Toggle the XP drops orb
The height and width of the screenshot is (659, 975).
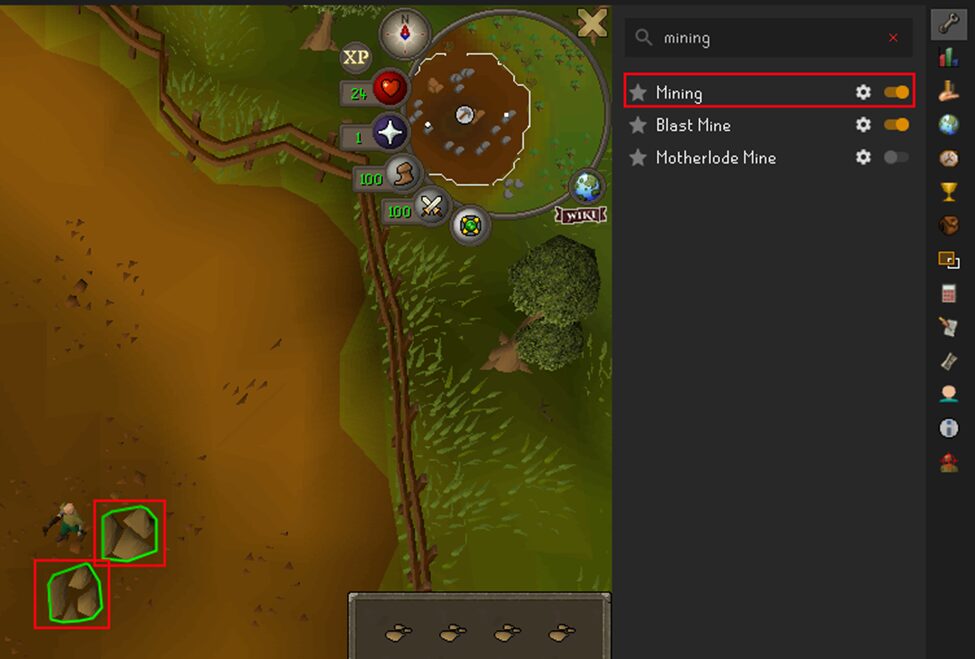[x=356, y=57]
